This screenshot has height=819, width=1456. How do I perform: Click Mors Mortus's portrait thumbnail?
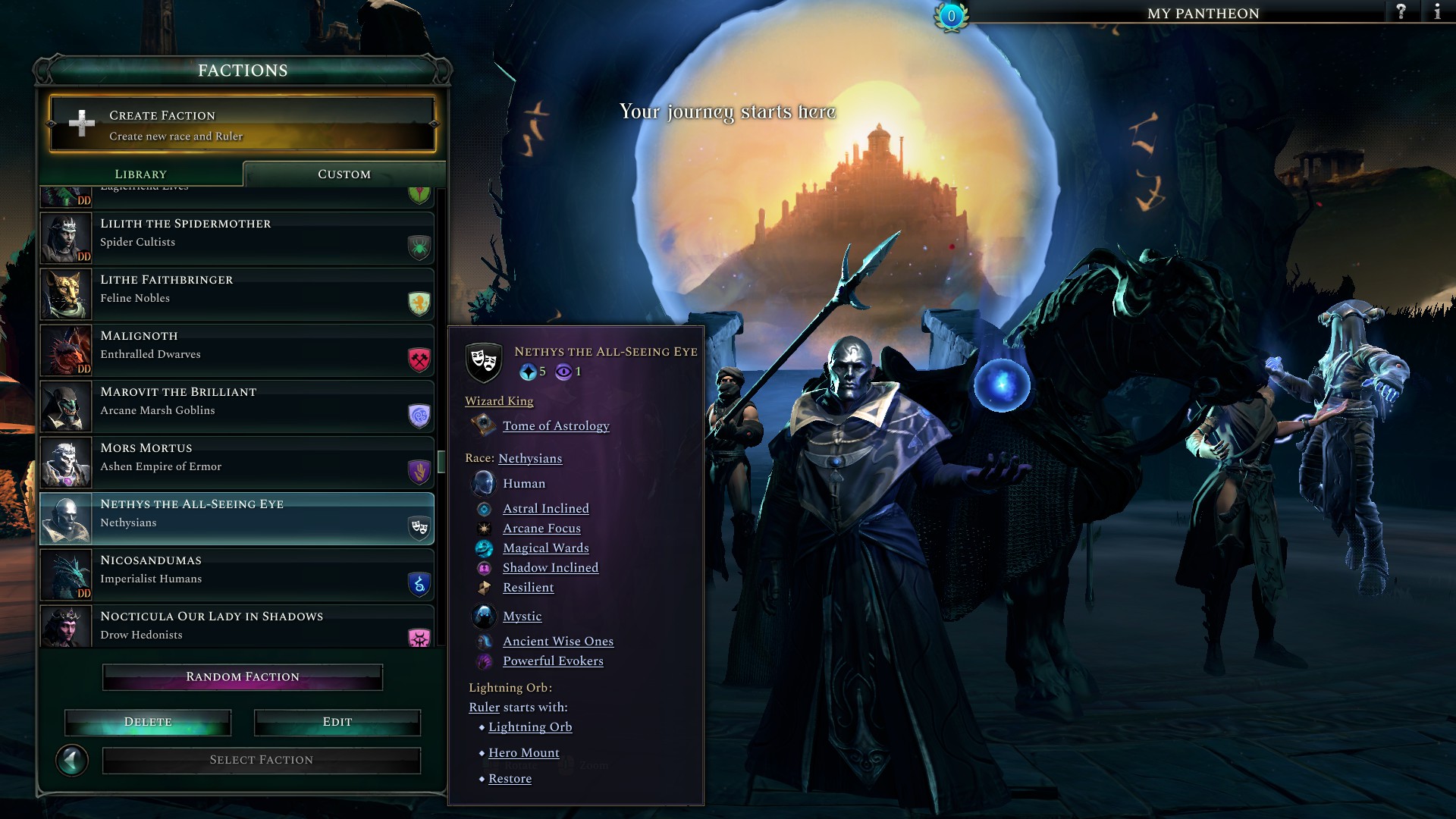[x=66, y=463]
